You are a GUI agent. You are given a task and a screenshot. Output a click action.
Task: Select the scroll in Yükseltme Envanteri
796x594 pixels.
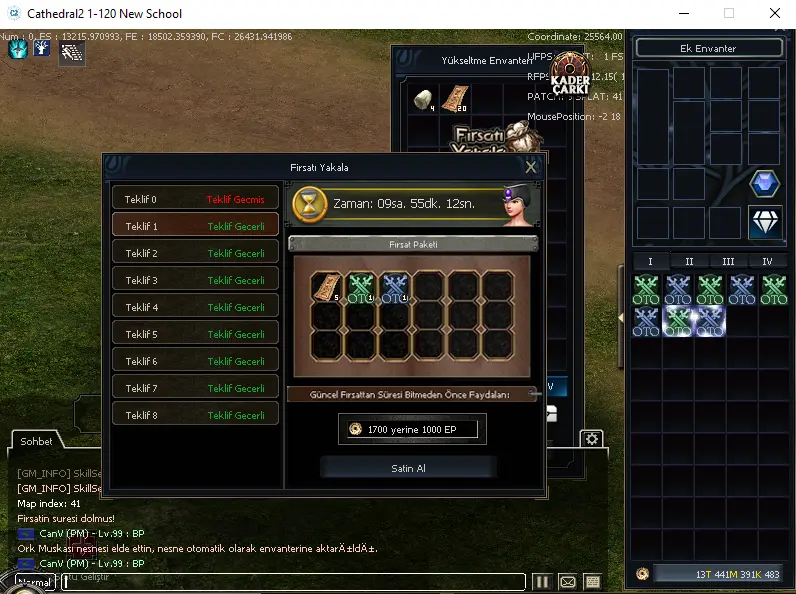click(x=455, y=99)
